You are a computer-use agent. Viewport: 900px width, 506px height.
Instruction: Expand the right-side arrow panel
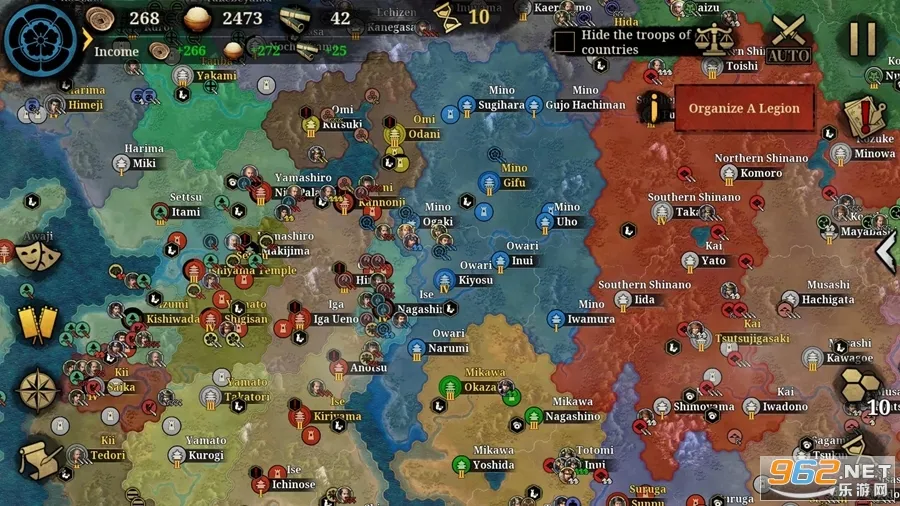pyautogui.click(x=886, y=251)
